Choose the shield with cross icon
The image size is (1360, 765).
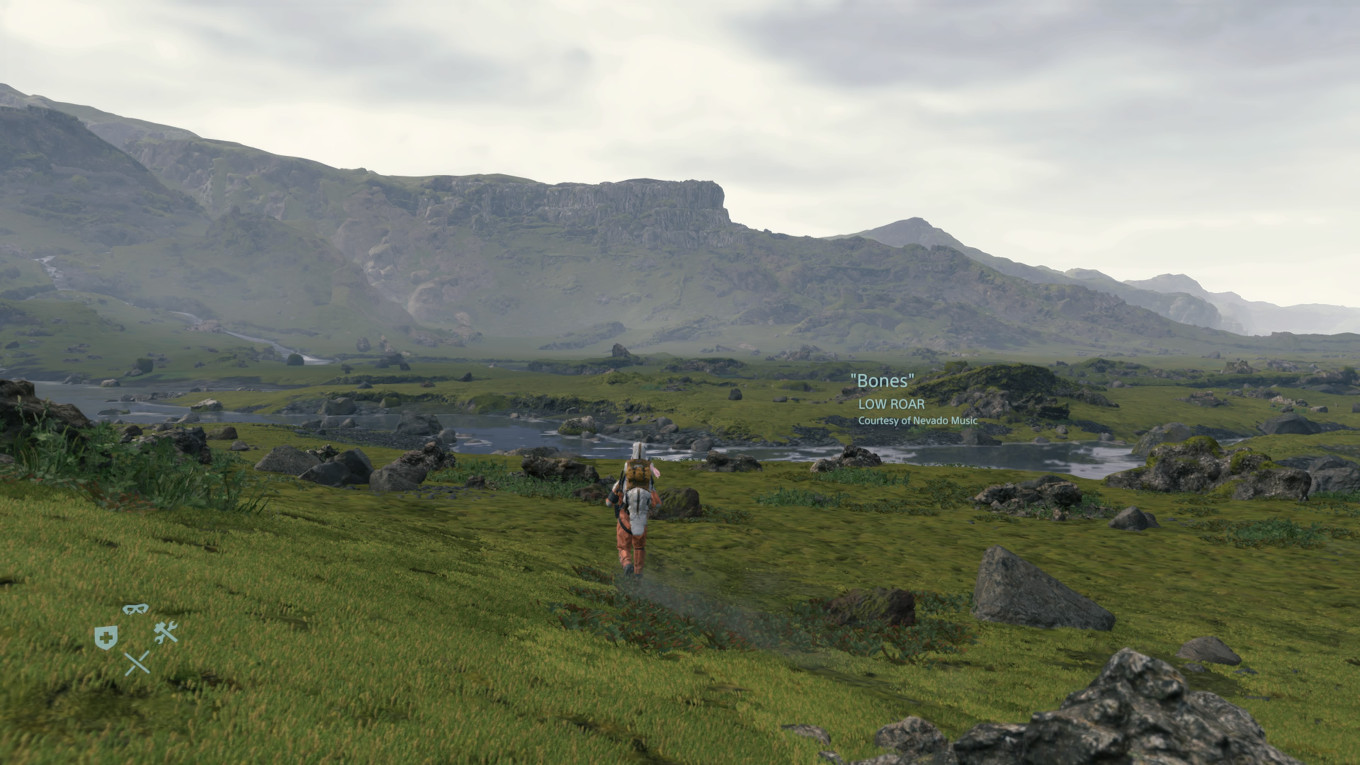[x=105, y=637]
